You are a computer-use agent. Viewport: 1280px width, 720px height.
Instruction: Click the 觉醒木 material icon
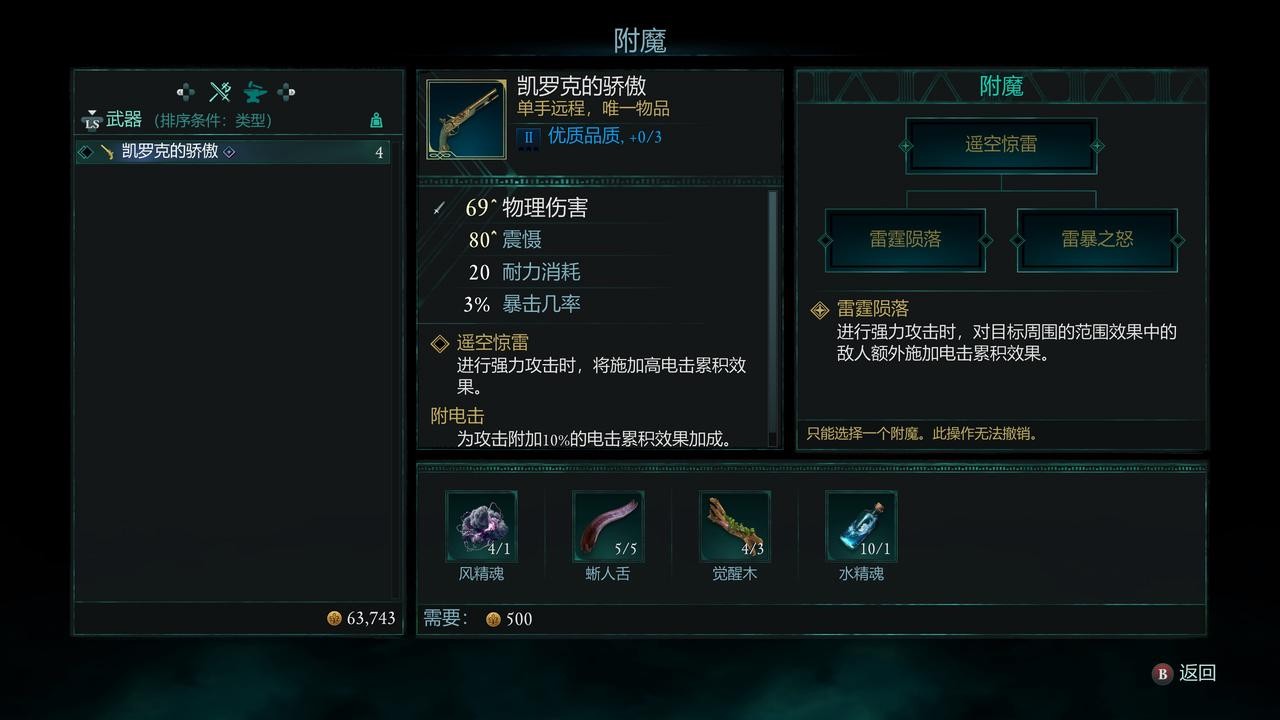[x=735, y=526]
